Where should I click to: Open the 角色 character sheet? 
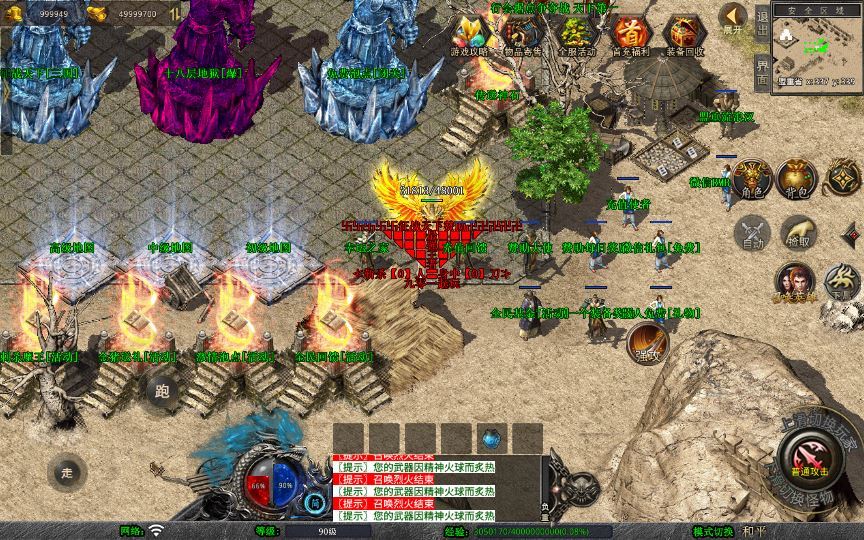pyautogui.click(x=750, y=179)
